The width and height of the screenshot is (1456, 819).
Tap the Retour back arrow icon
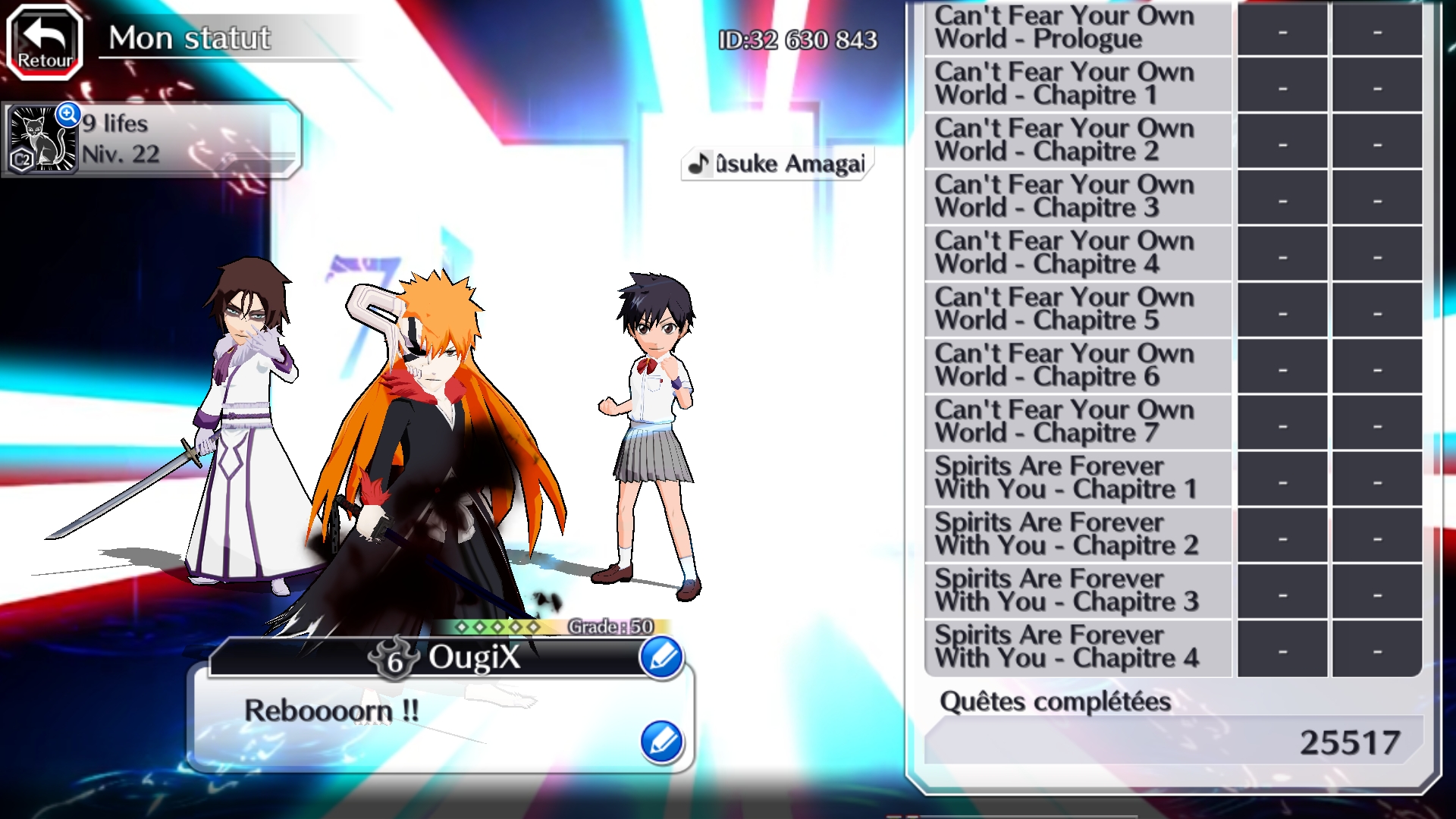point(42,36)
